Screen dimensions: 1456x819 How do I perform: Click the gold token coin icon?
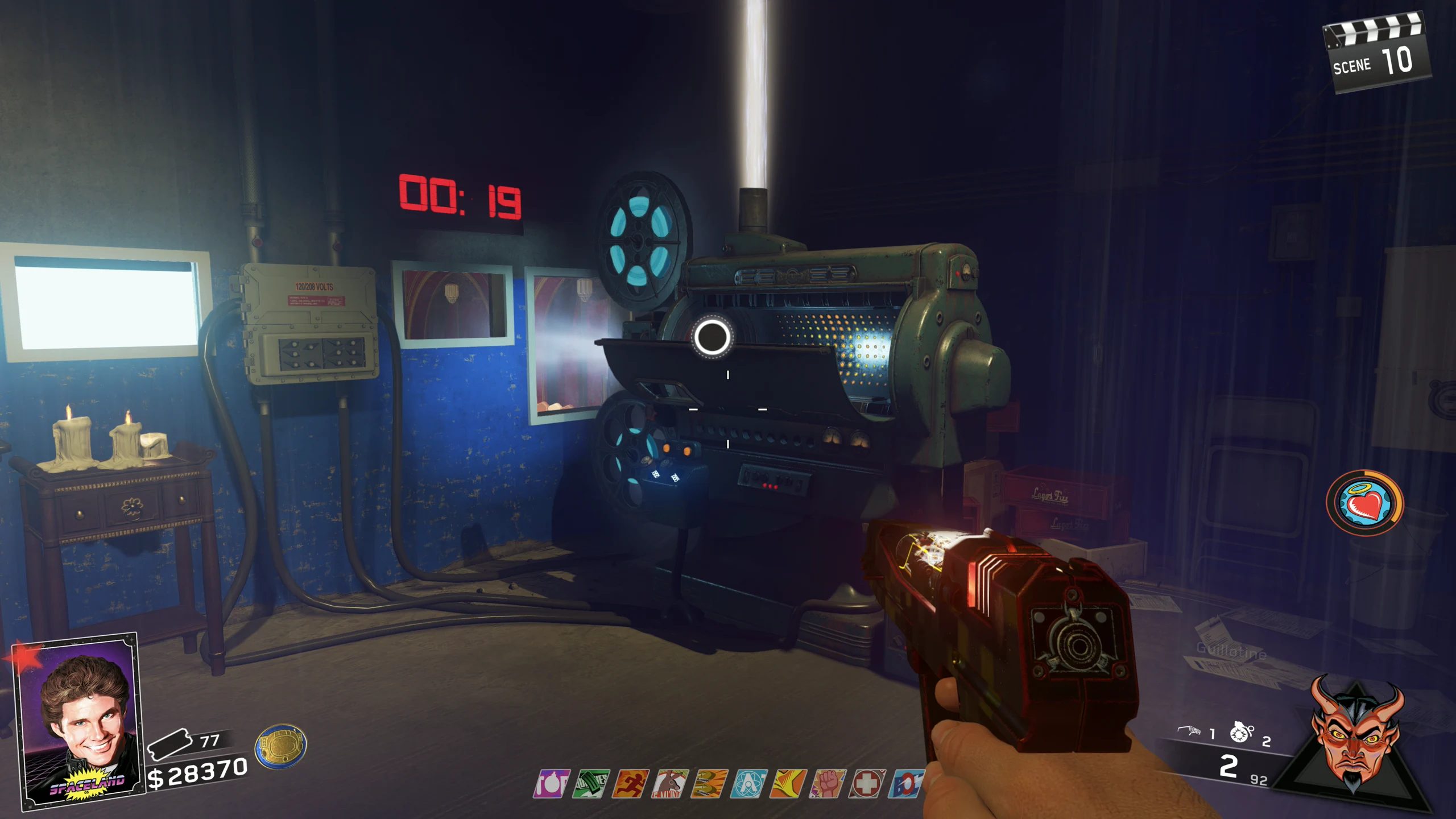pyautogui.click(x=280, y=746)
